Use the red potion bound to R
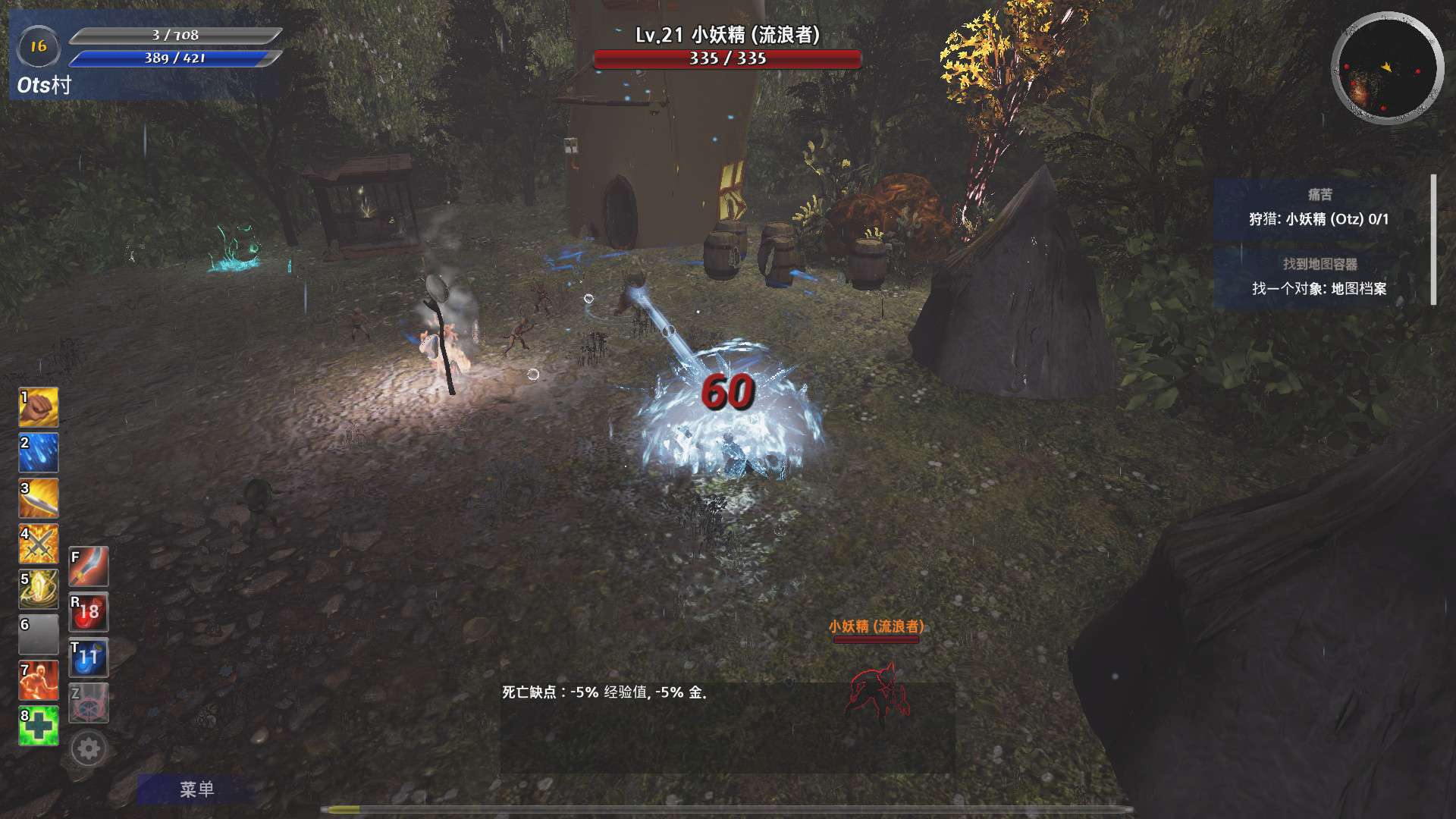 [89, 612]
